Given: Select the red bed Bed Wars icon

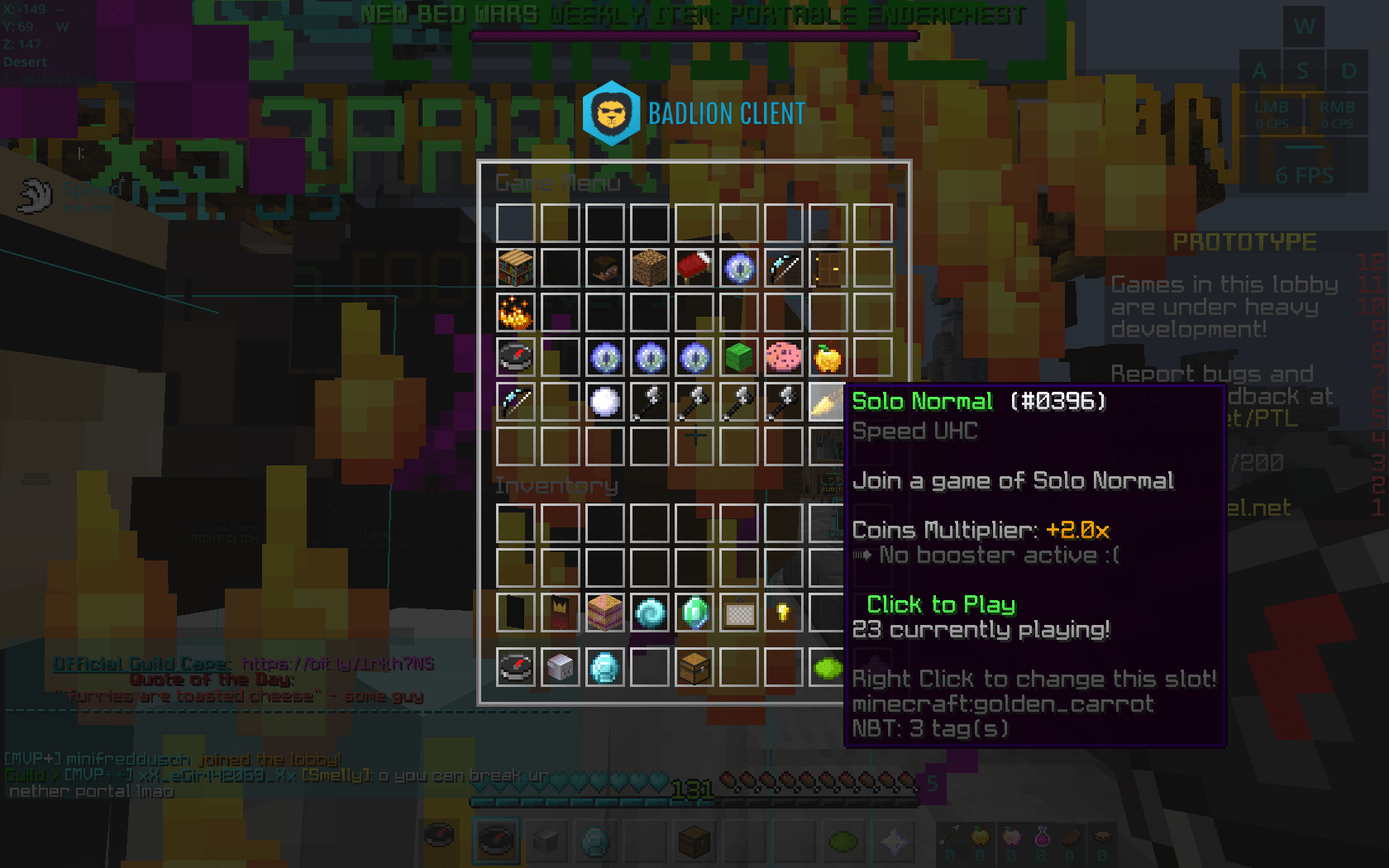Looking at the screenshot, I should [x=694, y=267].
